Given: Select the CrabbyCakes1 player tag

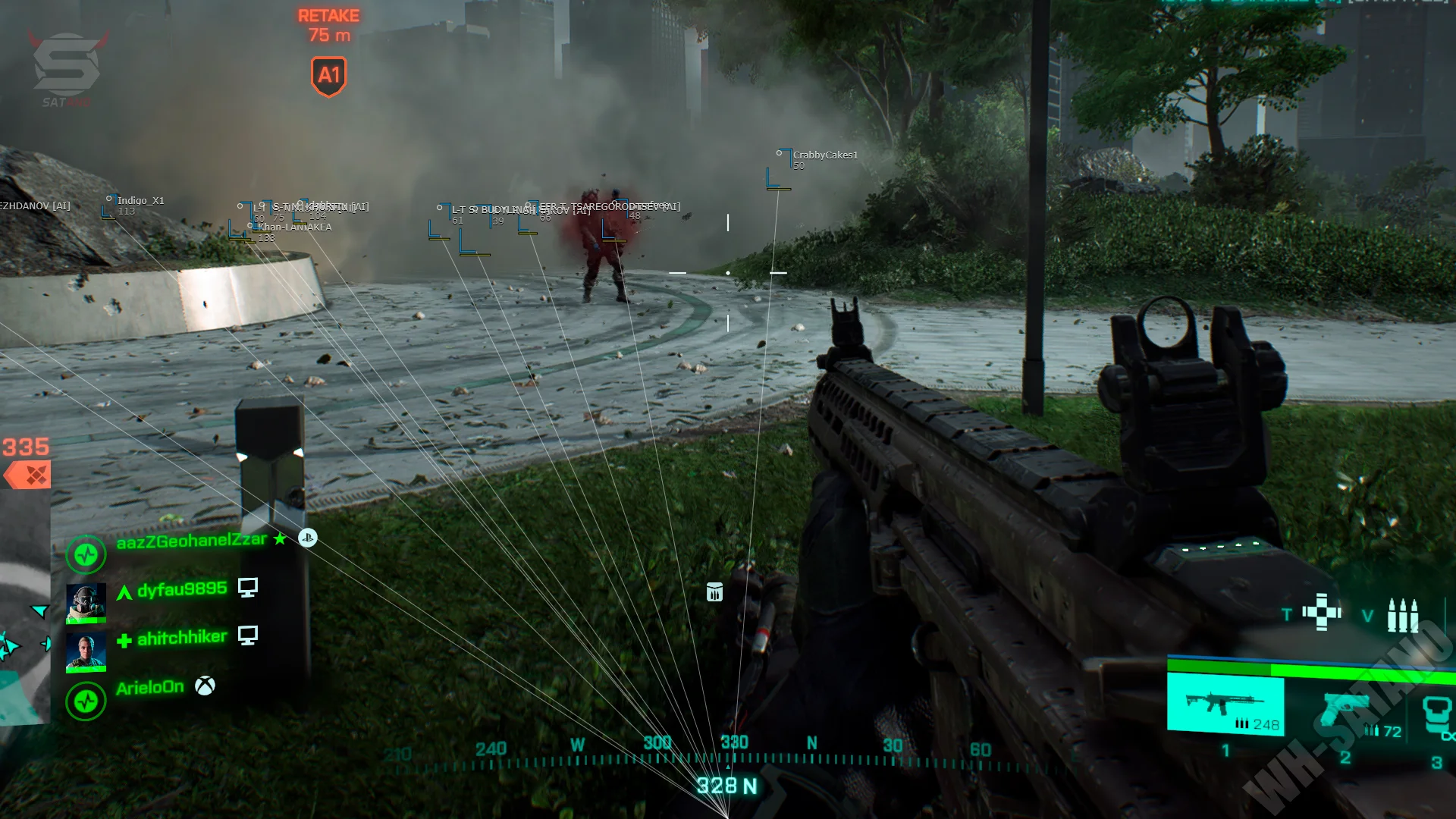Looking at the screenshot, I should 824,155.
